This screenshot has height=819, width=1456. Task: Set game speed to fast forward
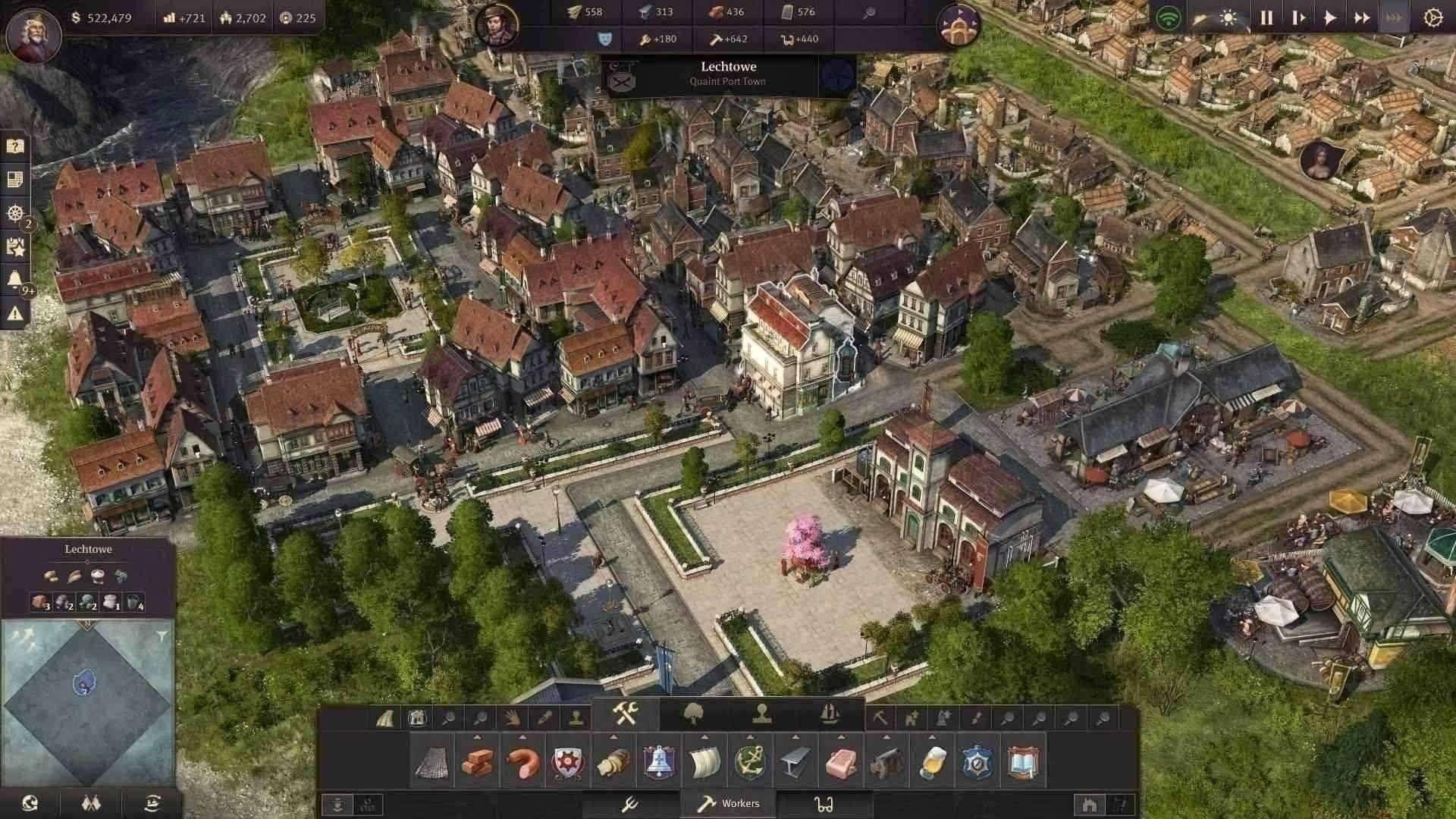coord(1362,18)
